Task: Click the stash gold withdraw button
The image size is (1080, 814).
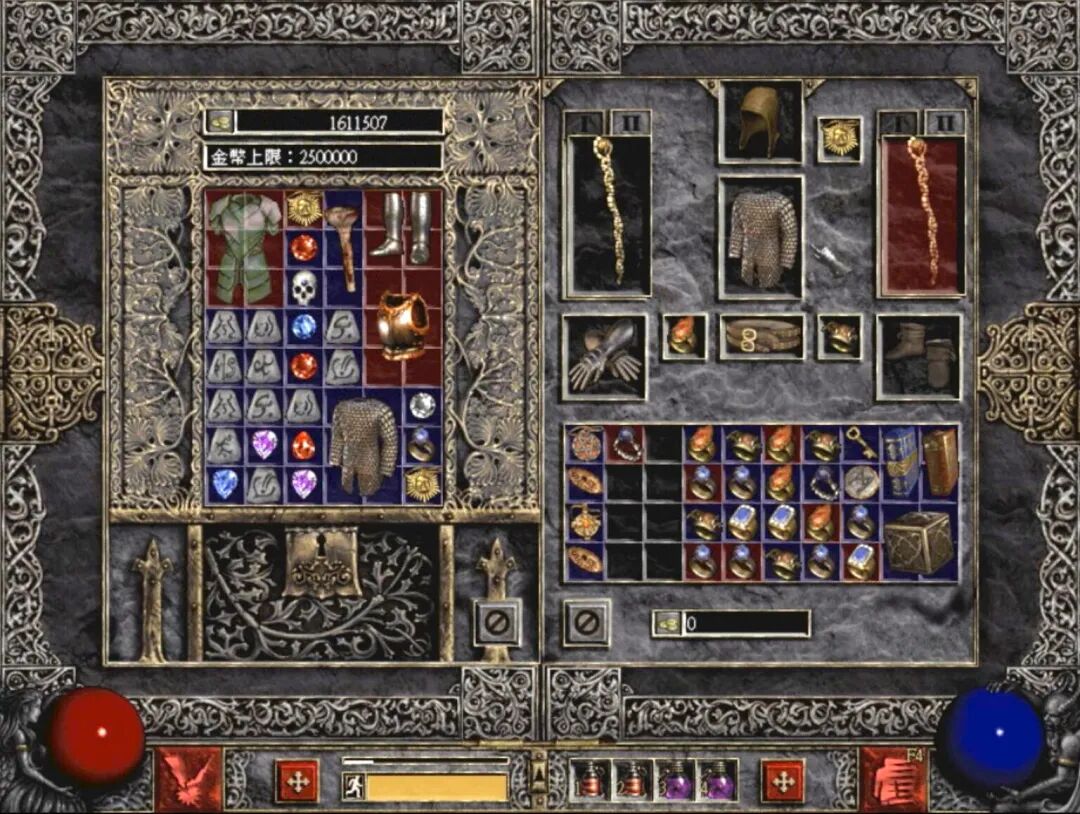Action: point(220,122)
